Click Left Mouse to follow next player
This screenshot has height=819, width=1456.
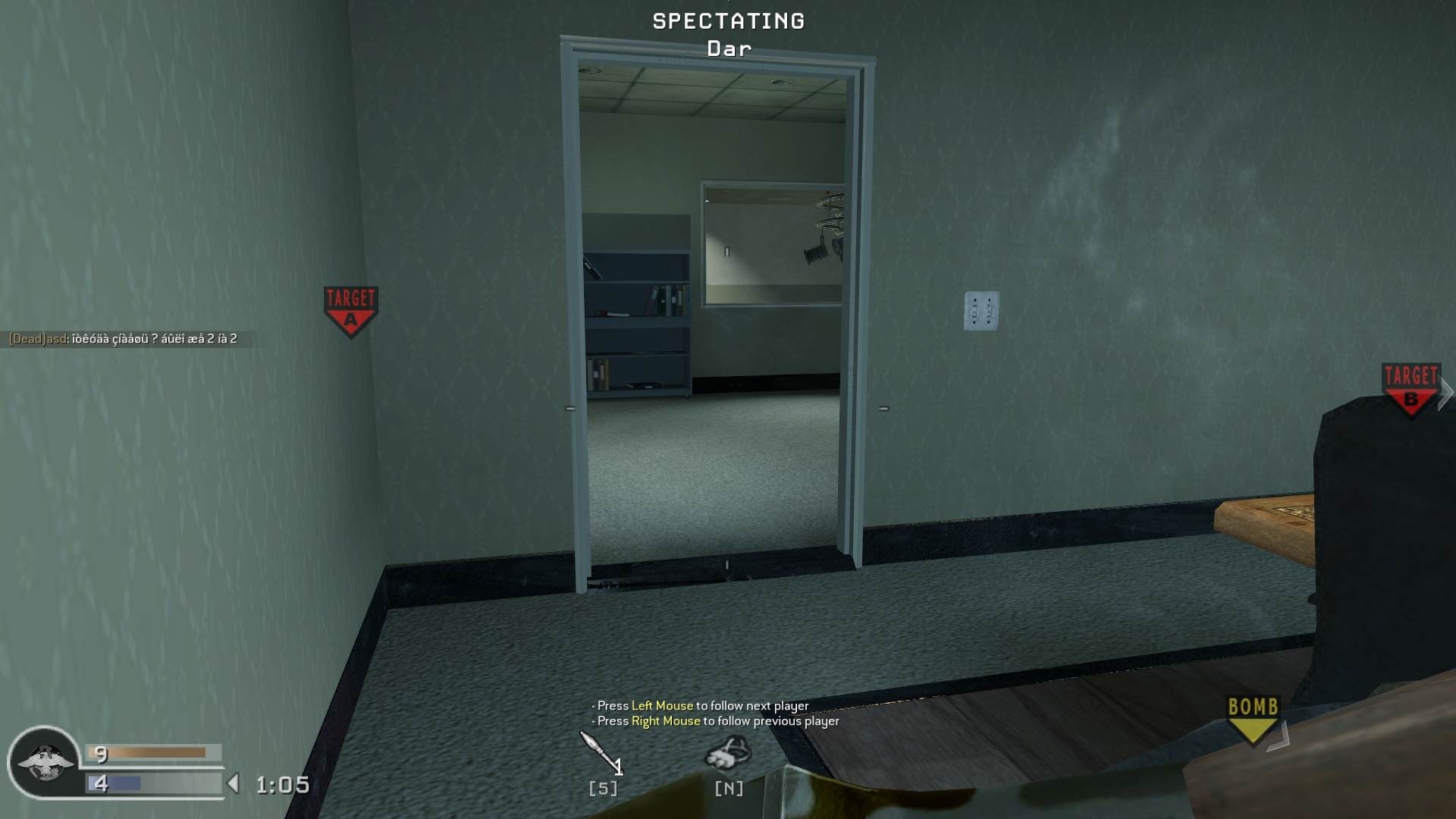point(662,705)
